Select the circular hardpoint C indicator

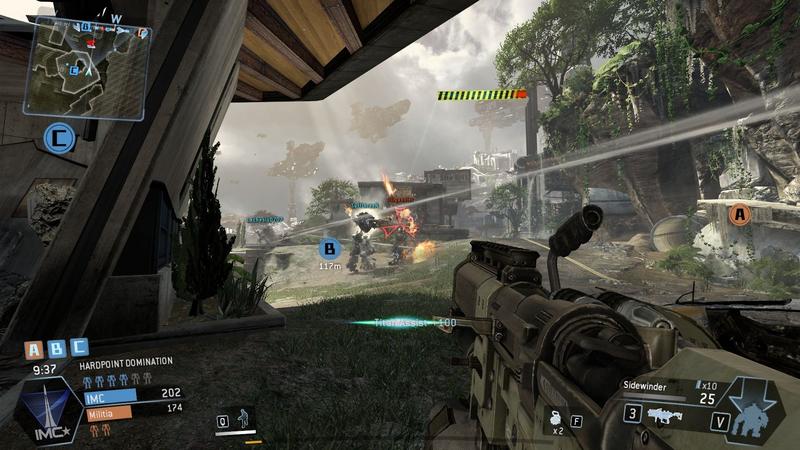point(62,138)
